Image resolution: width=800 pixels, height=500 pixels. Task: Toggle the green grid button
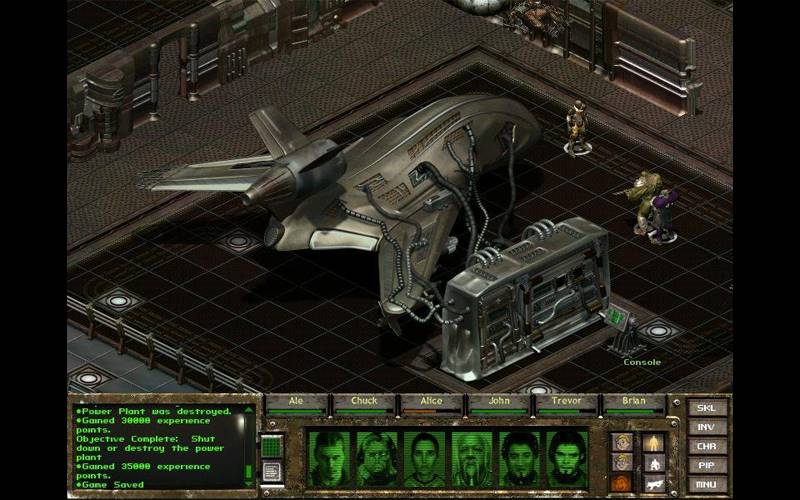click(x=272, y=445)
